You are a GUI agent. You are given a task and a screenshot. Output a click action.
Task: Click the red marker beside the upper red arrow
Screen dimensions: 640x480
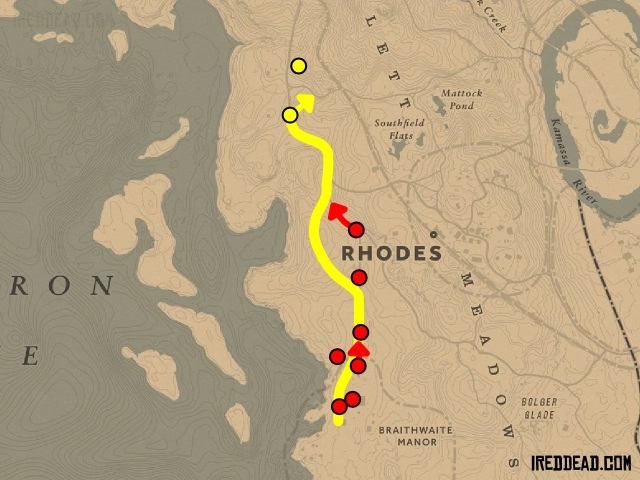(x=356, y=230)
